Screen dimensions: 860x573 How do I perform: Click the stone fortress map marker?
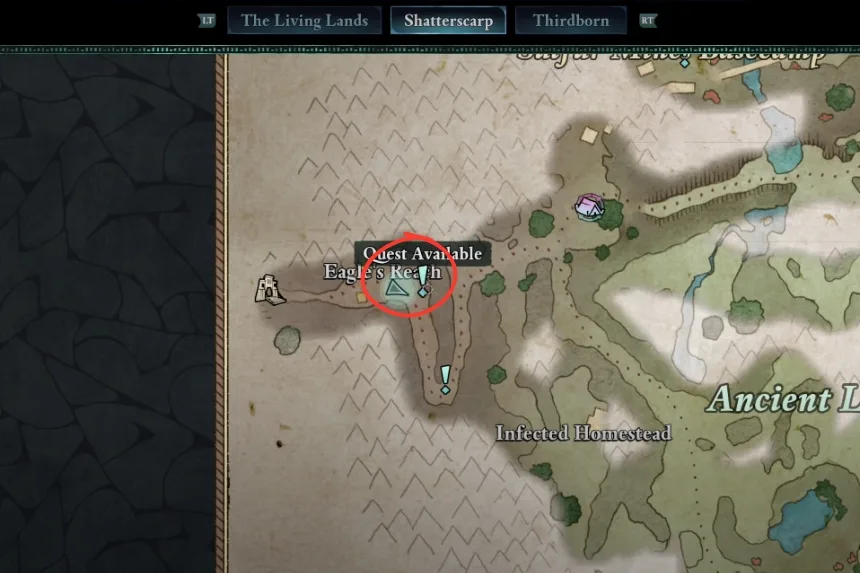pyautogui.click(x=268, y=289)
